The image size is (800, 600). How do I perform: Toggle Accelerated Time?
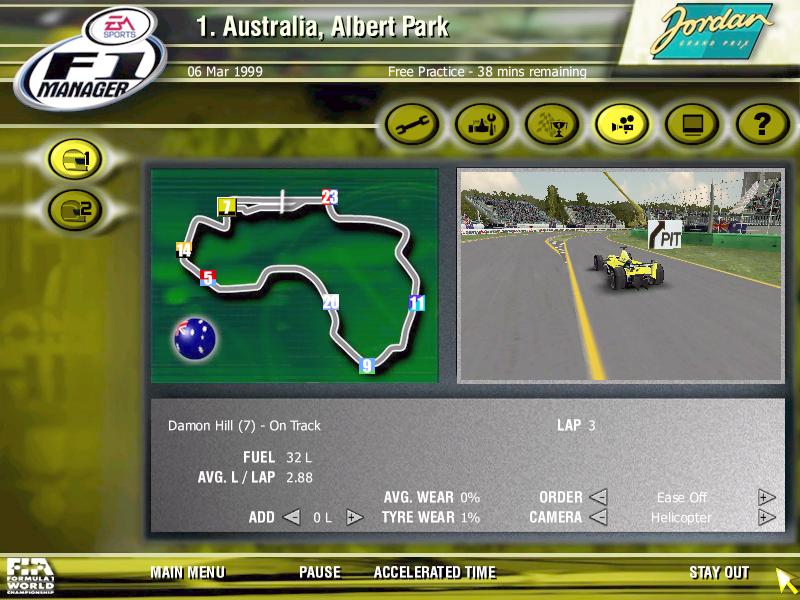434,573
